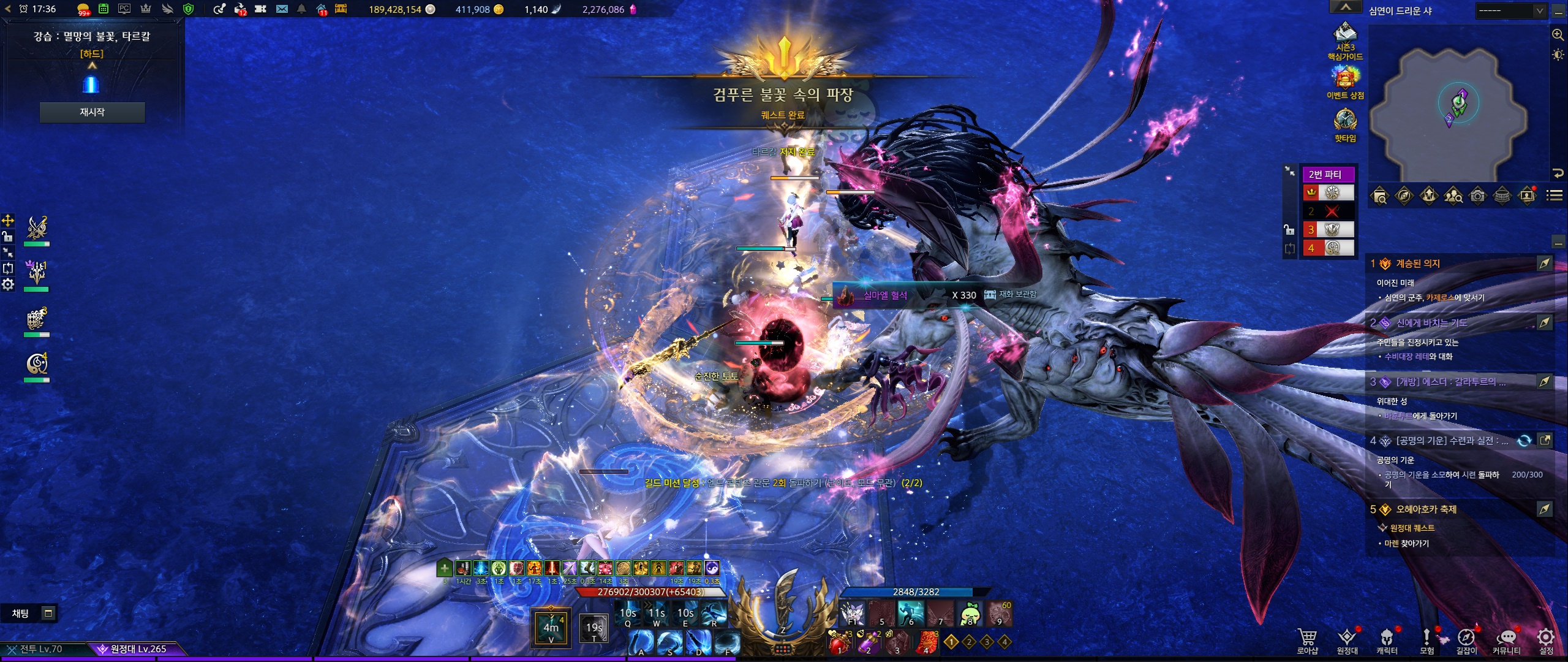Select the 2번 파티 party tab
Viewport: 1568px width, 662px height.
(1328, 175)
